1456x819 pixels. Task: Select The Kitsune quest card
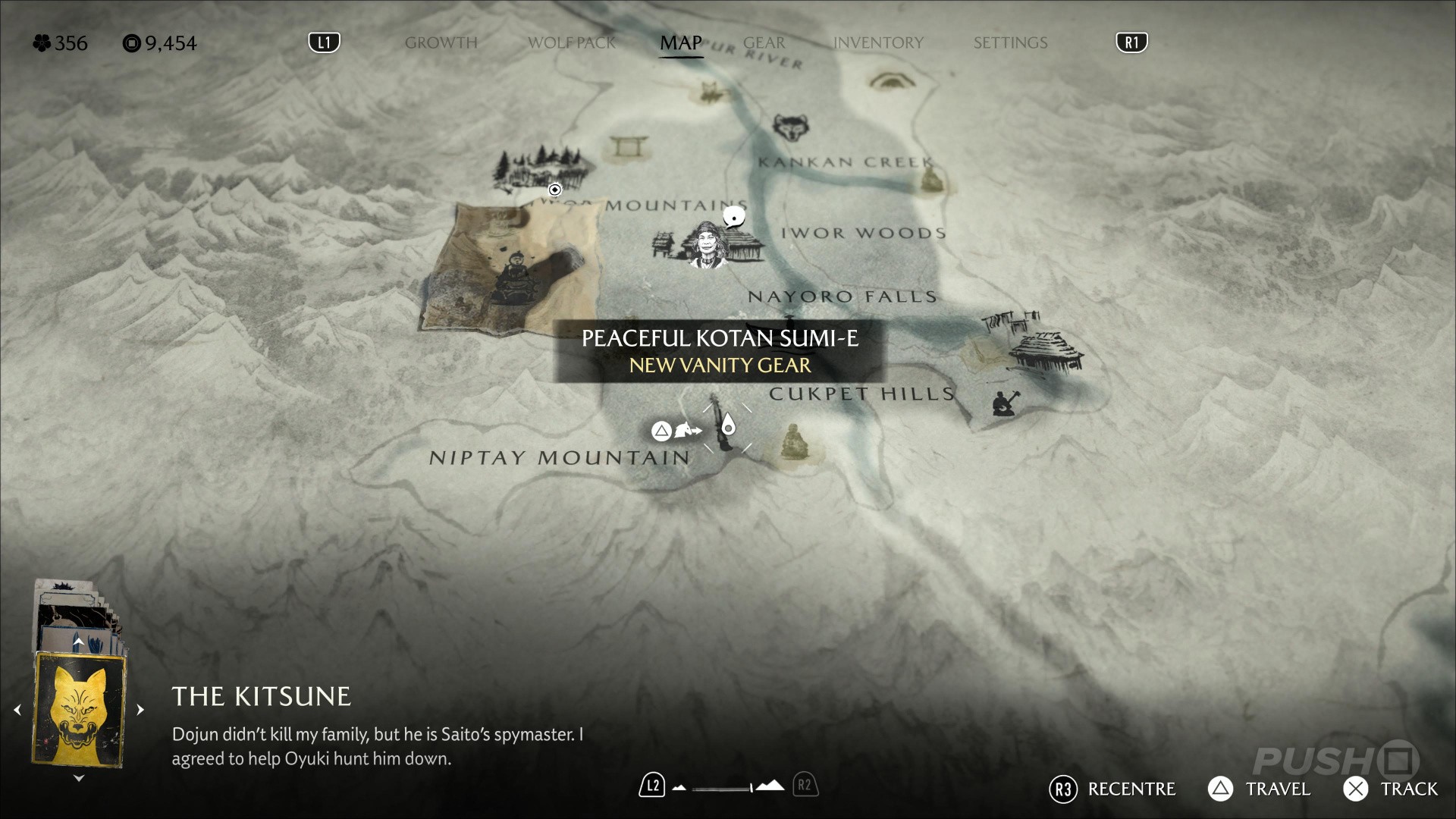(x=79, y=709)
